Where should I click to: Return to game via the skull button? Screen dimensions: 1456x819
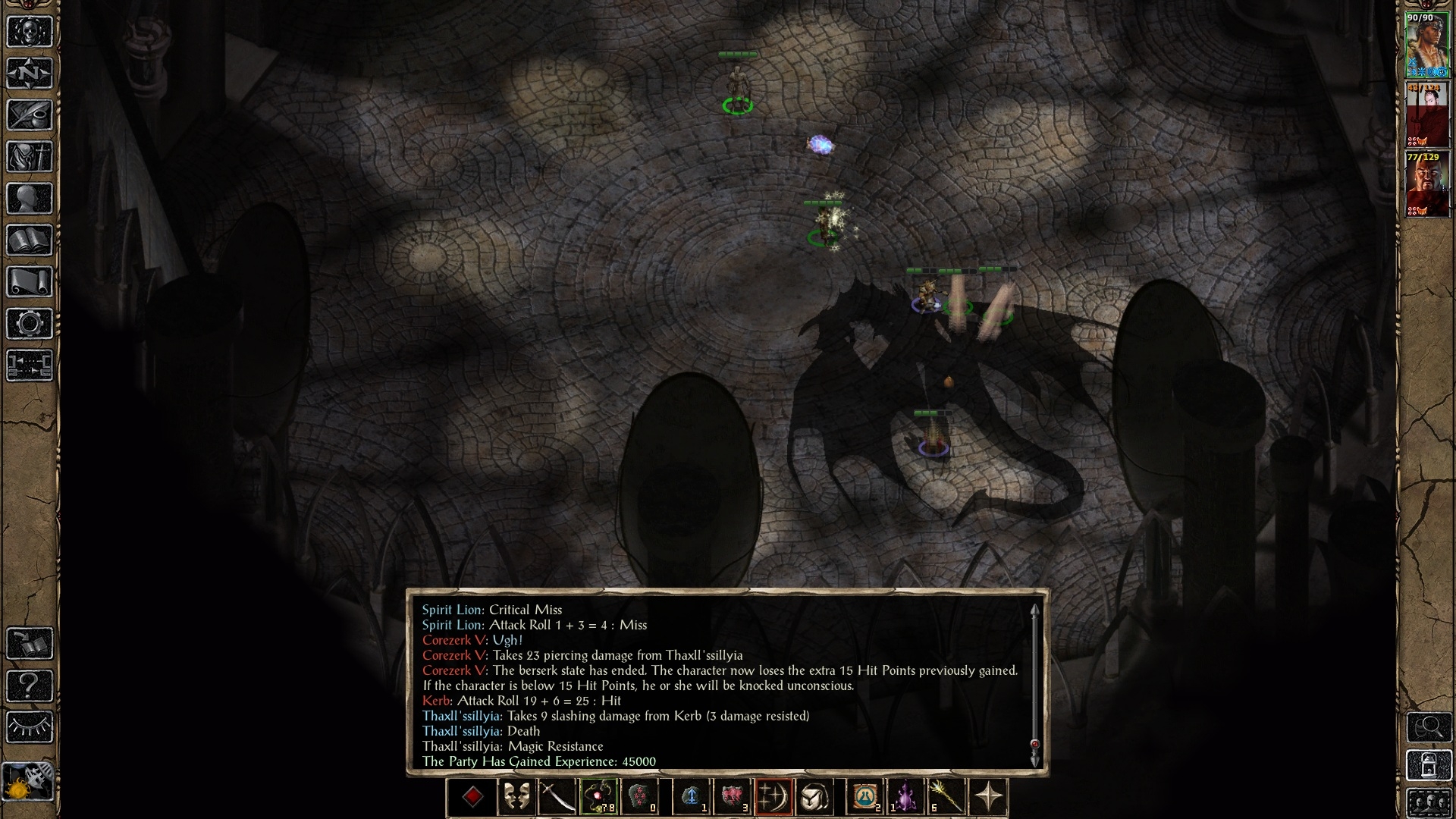tap(30, 32)
